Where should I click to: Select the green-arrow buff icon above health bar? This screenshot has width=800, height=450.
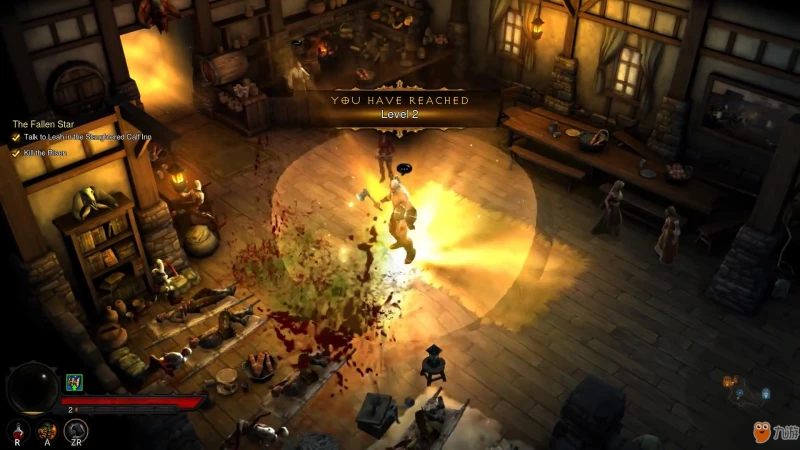pos(73,382)
